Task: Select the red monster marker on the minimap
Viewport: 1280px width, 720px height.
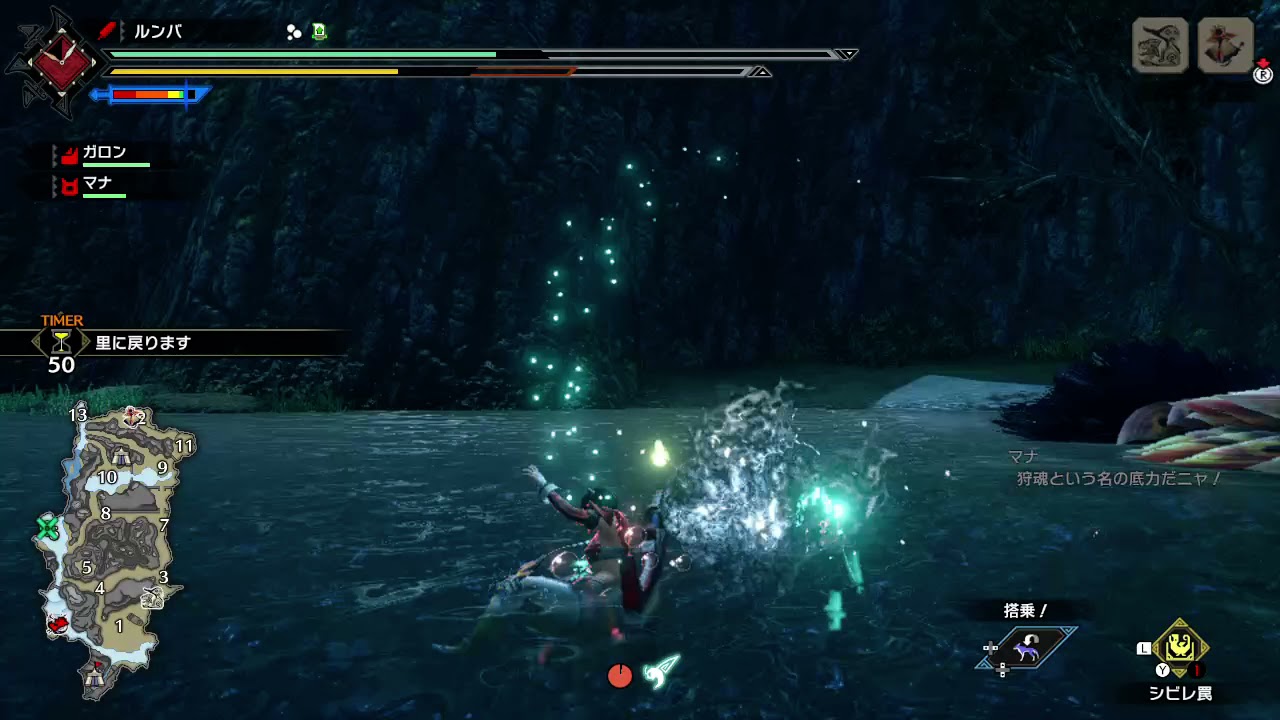Action: [59, 625]
